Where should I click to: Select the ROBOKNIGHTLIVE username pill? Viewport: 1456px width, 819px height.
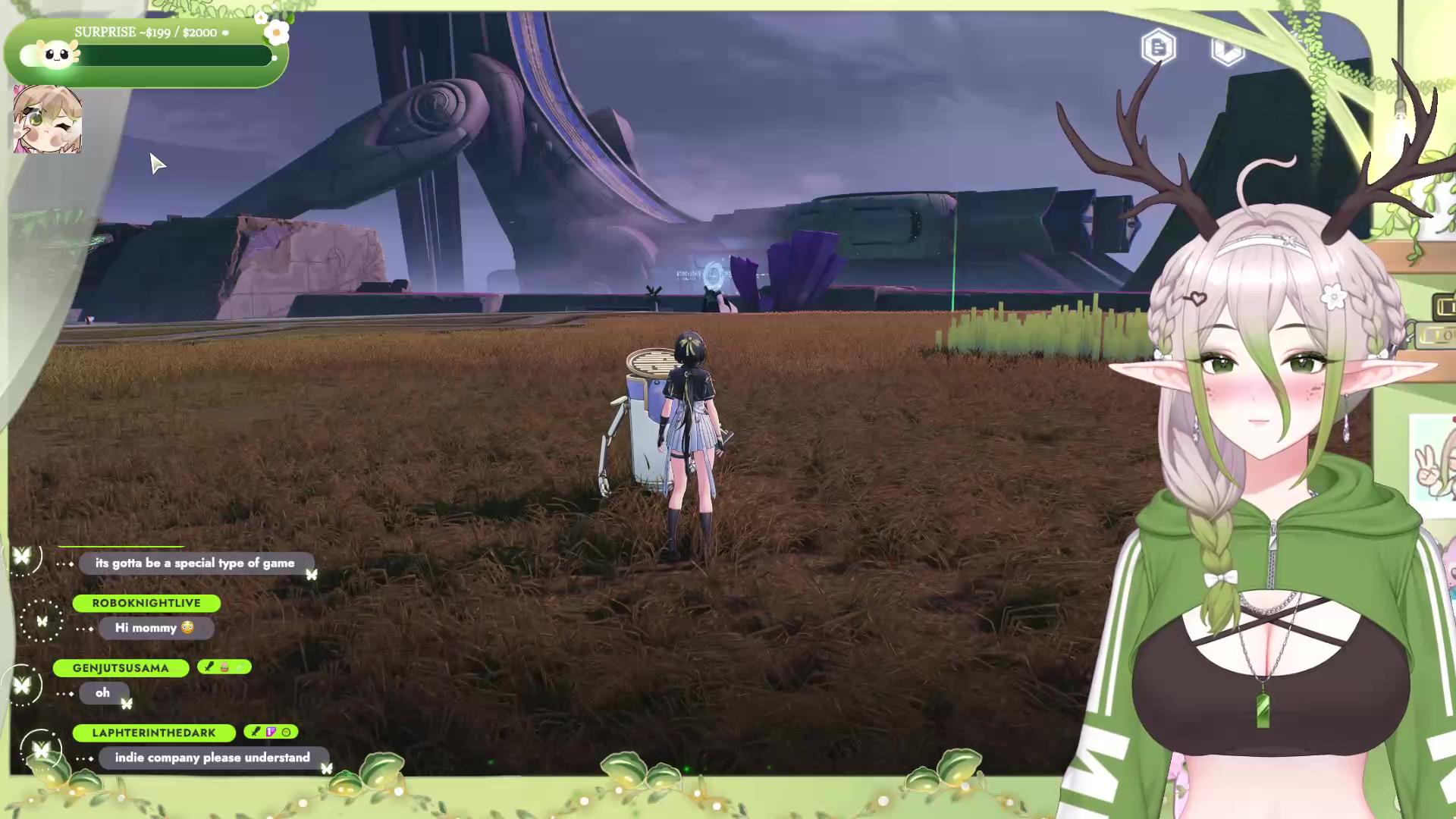(x=146, y=603)
